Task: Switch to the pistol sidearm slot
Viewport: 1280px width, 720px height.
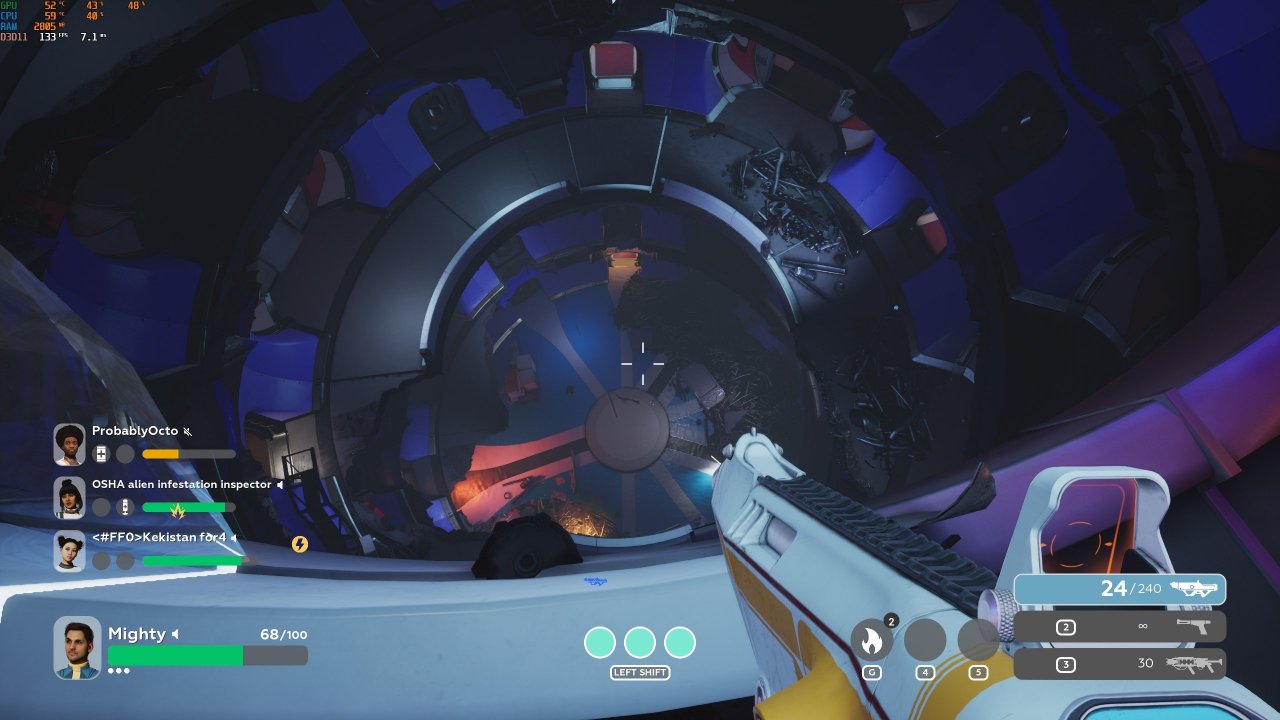Action: coord(1120,627)
